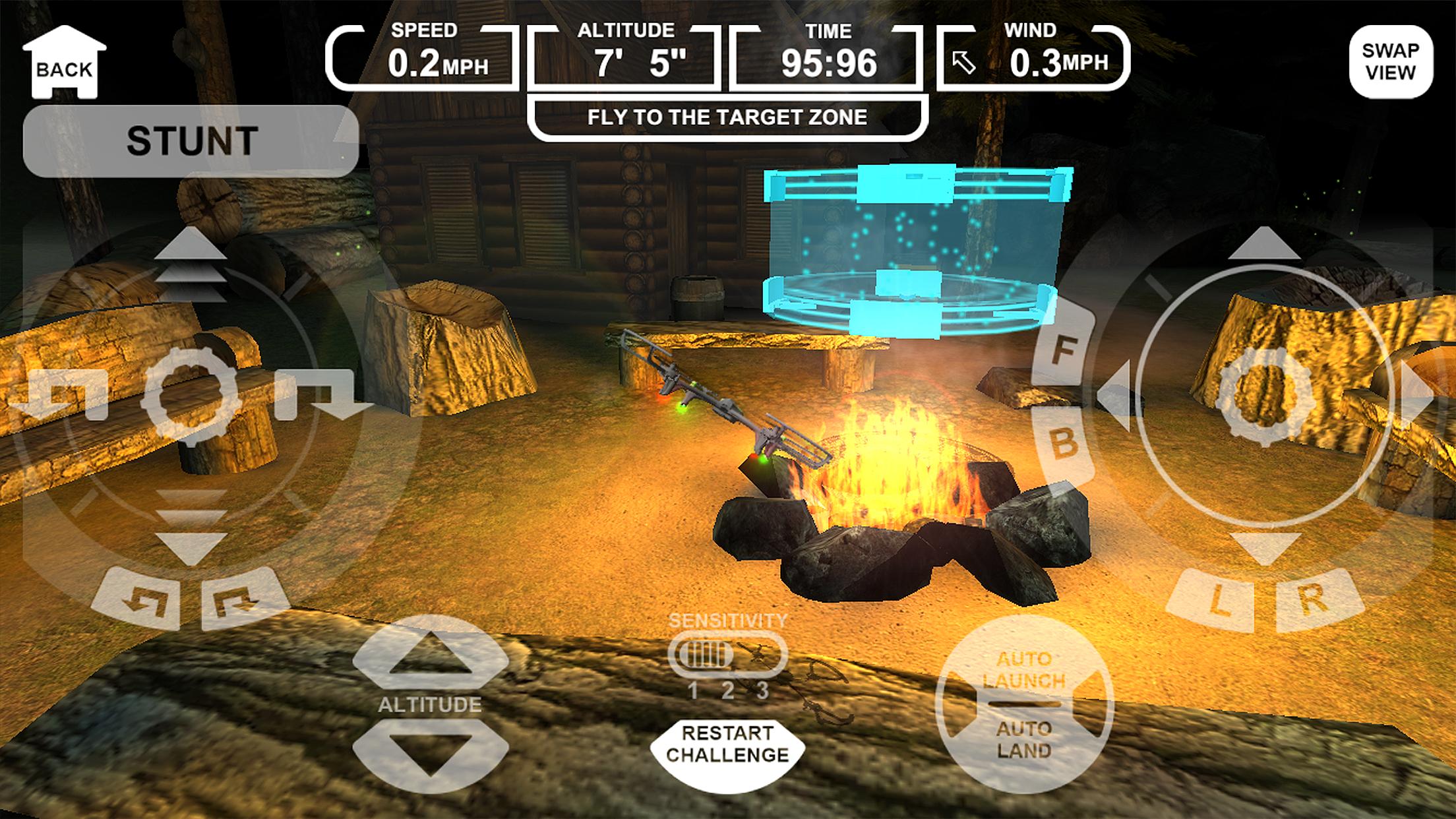Tap the B backward trim button
Viewport: 1456px width, 819px height.
click(1064, 443)
